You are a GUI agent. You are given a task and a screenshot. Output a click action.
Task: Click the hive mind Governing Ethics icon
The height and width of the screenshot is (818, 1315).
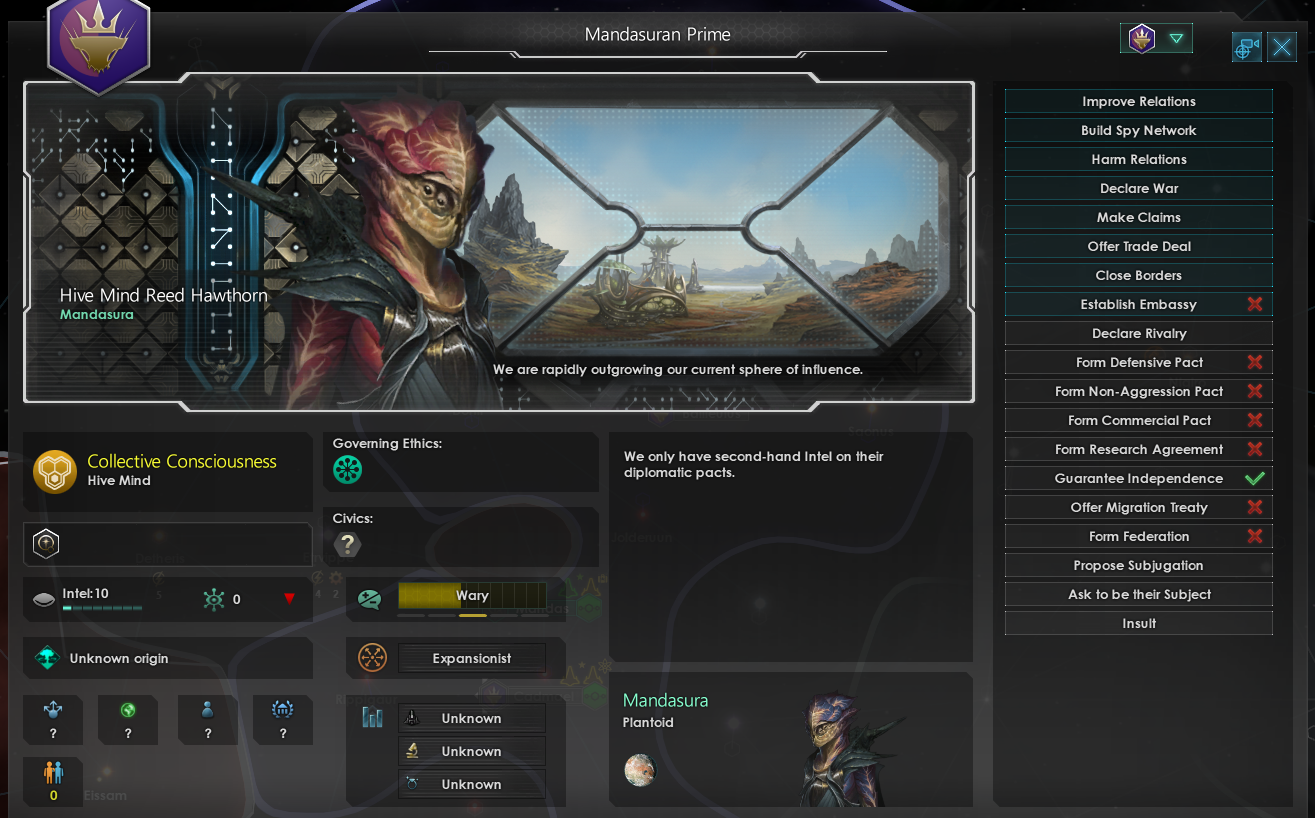(x=348, y=469)
